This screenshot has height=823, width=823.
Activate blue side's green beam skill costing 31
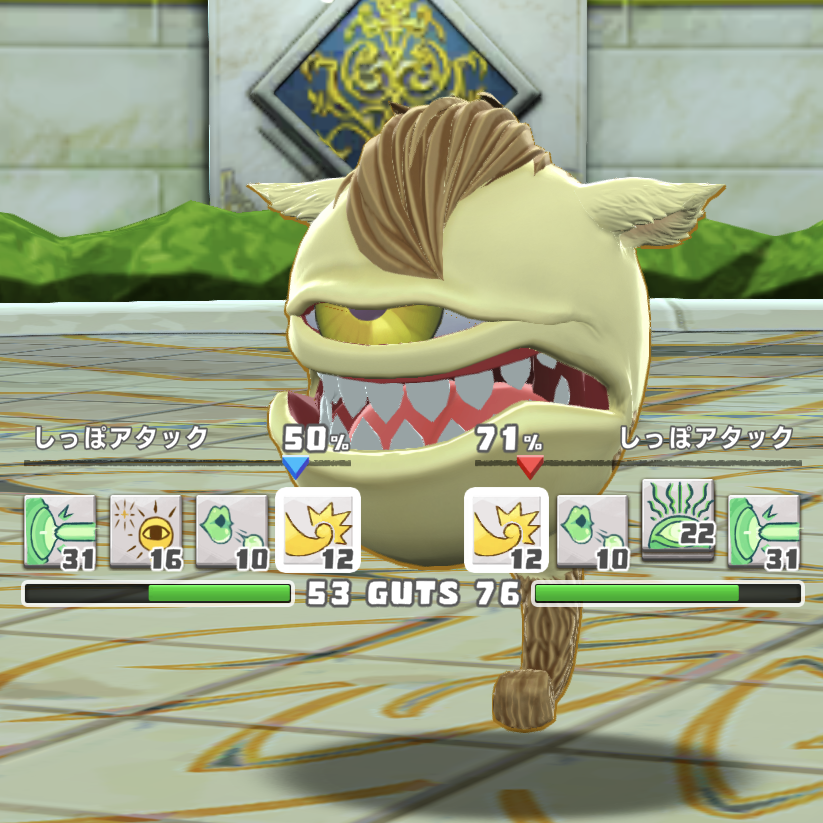click(60, 531)
